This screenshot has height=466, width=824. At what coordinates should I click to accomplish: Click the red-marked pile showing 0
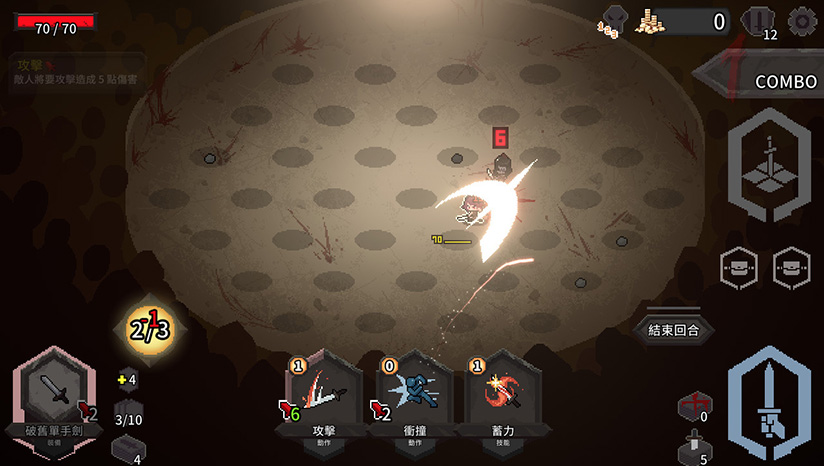(694, 407)
